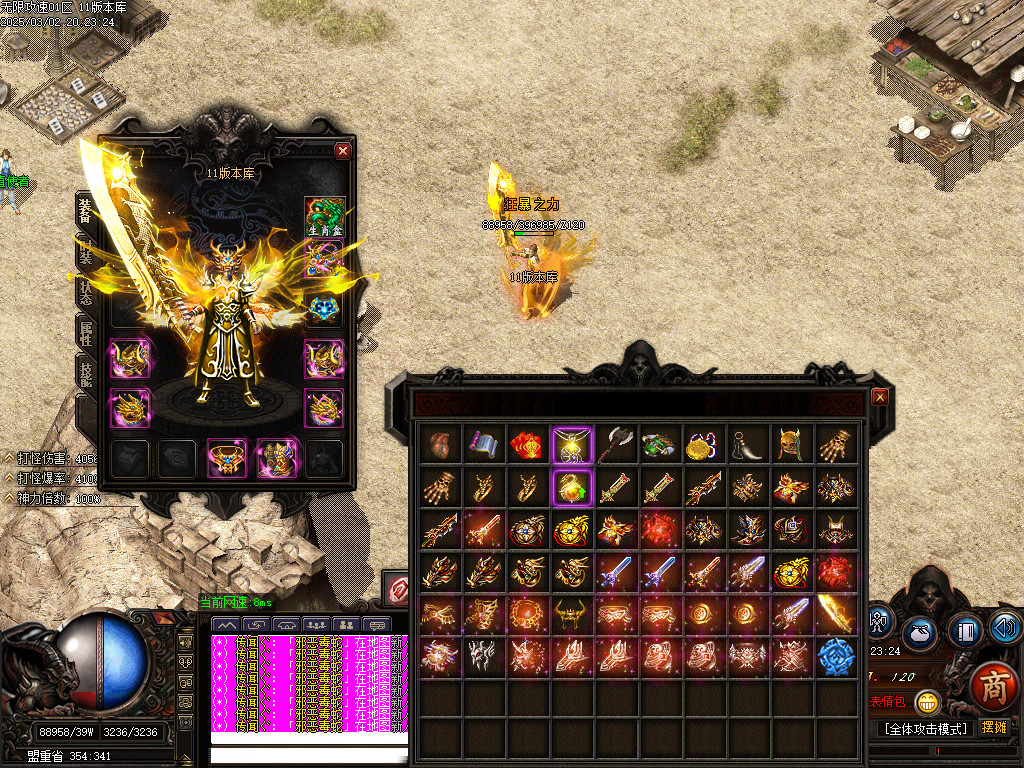This screenshot has height=768, width=1024.
Task: Click the golden horned helmet in bag
Action: [792, 444]
